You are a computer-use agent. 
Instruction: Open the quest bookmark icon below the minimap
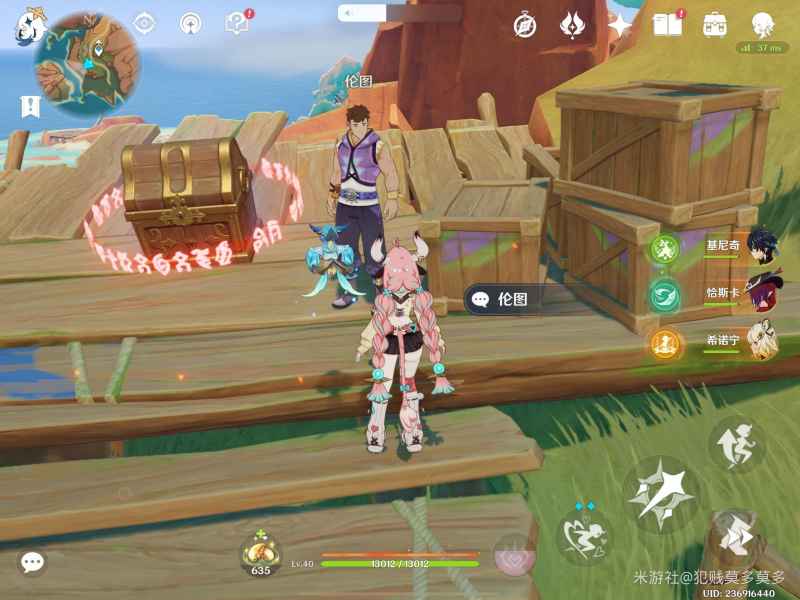point(30,106)
